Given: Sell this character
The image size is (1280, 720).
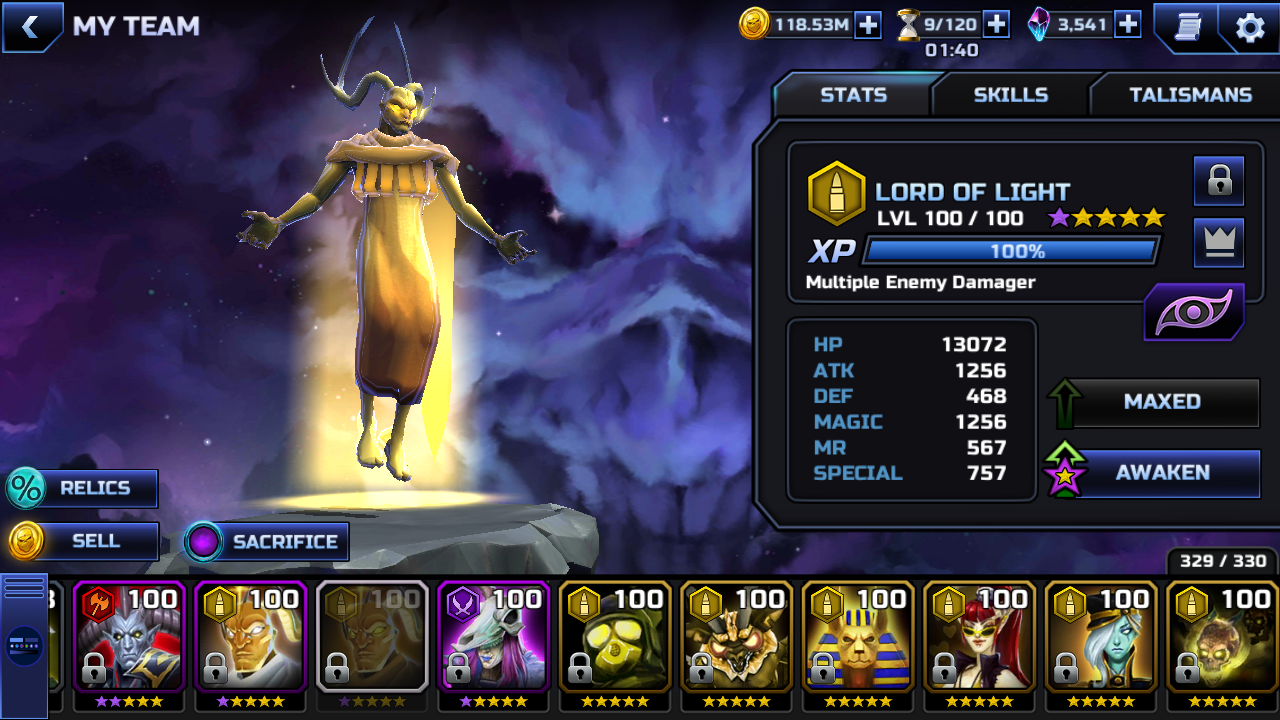Looking at the screenshot, I should point(84,541).
